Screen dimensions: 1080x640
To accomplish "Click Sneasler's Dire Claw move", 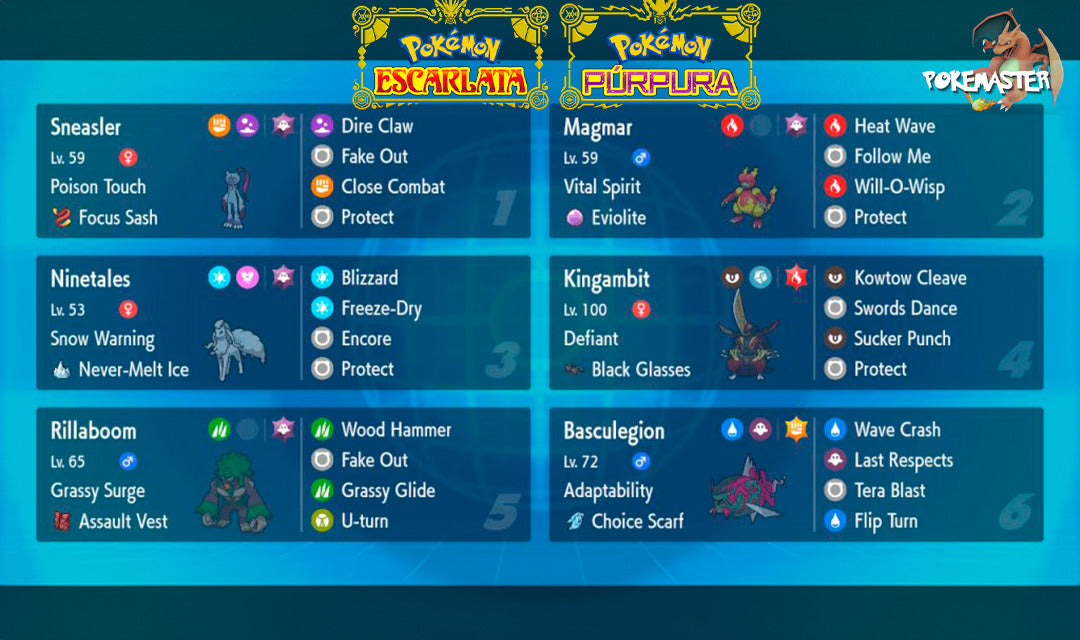I will tap(376, 126).
